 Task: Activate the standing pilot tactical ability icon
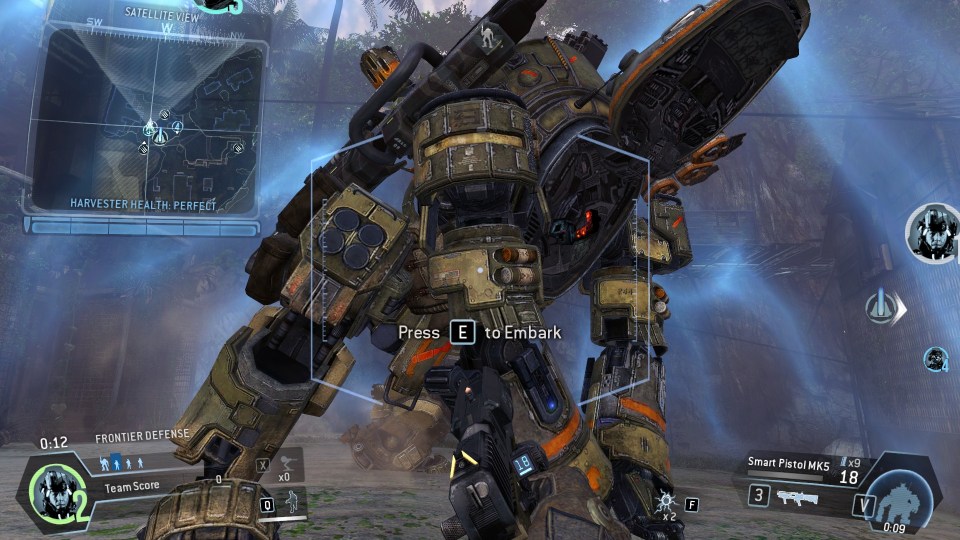[x=292, y=503]
